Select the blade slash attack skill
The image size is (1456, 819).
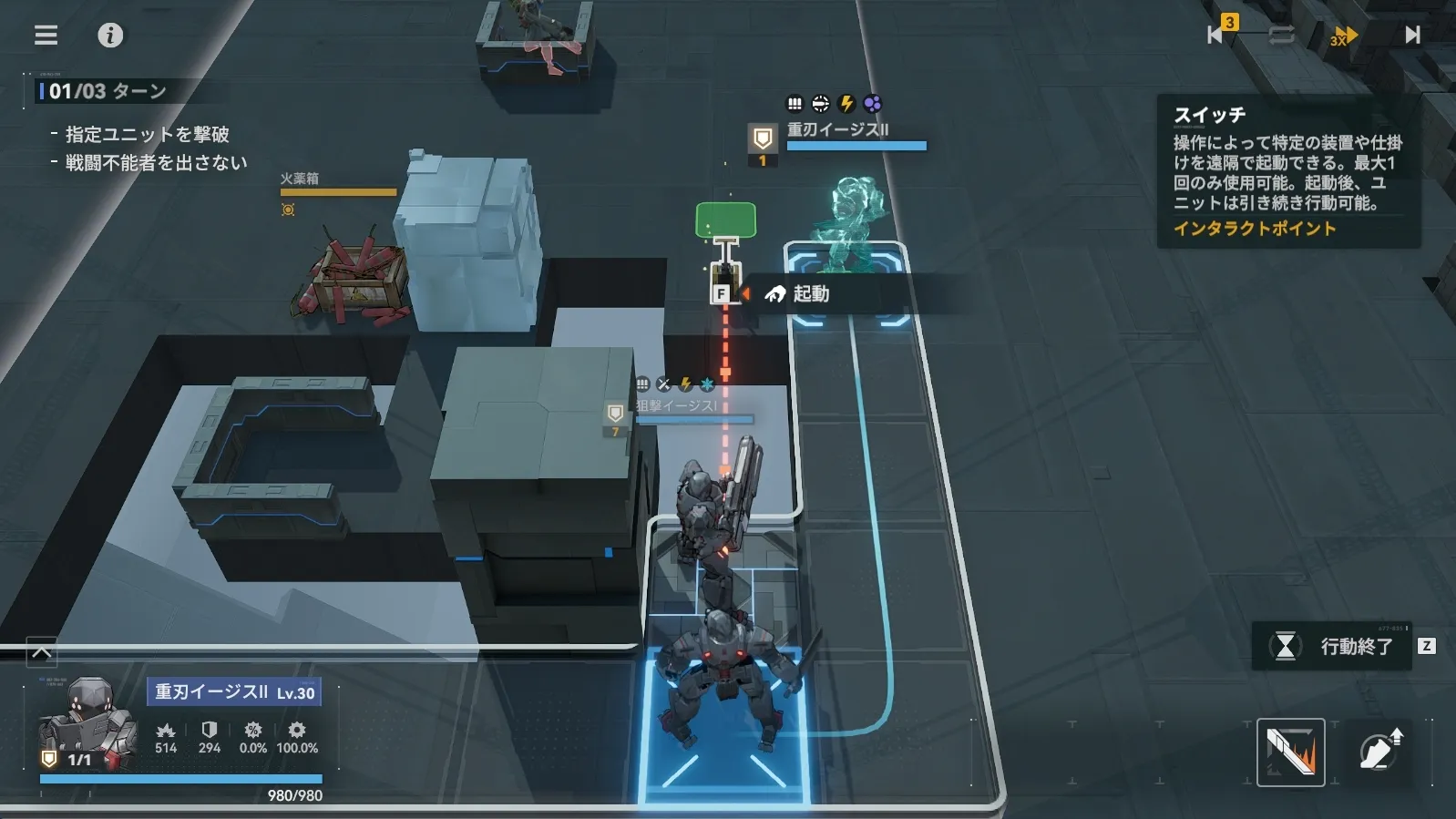pos(1290,752)
